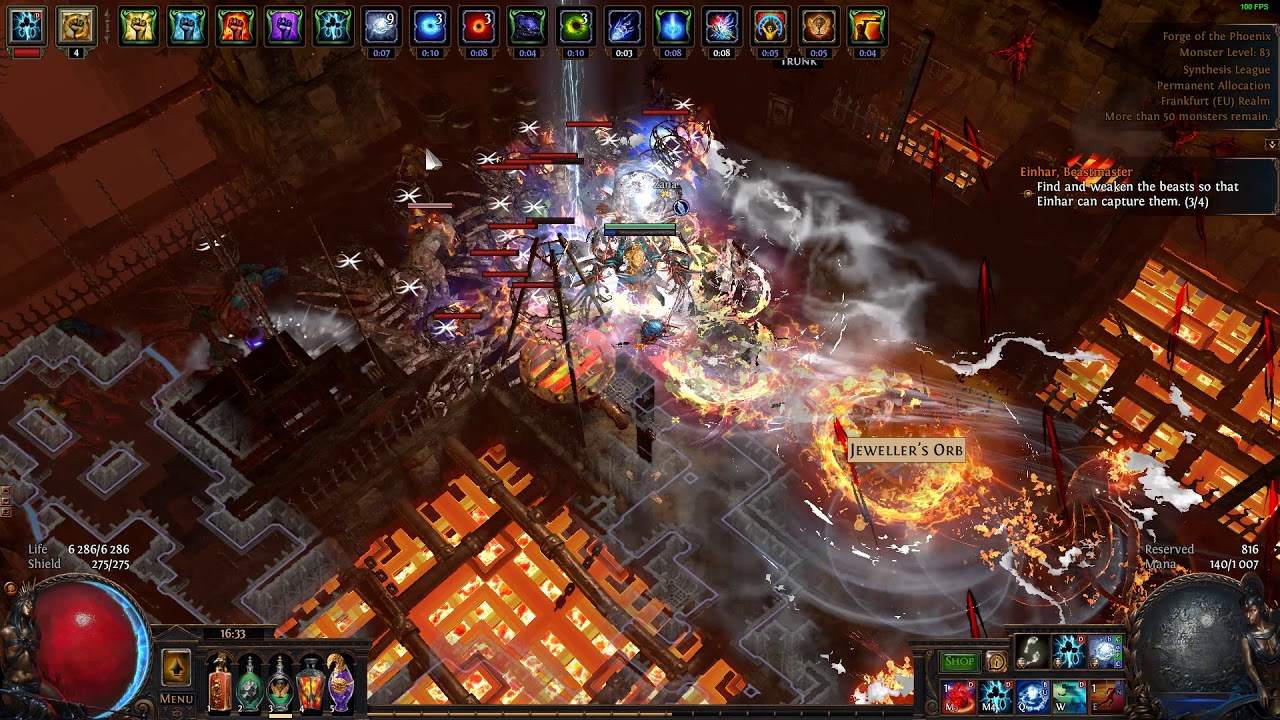The image size is (1280, 720).
Task: Open the green Shop button
Action: (959, 662)
